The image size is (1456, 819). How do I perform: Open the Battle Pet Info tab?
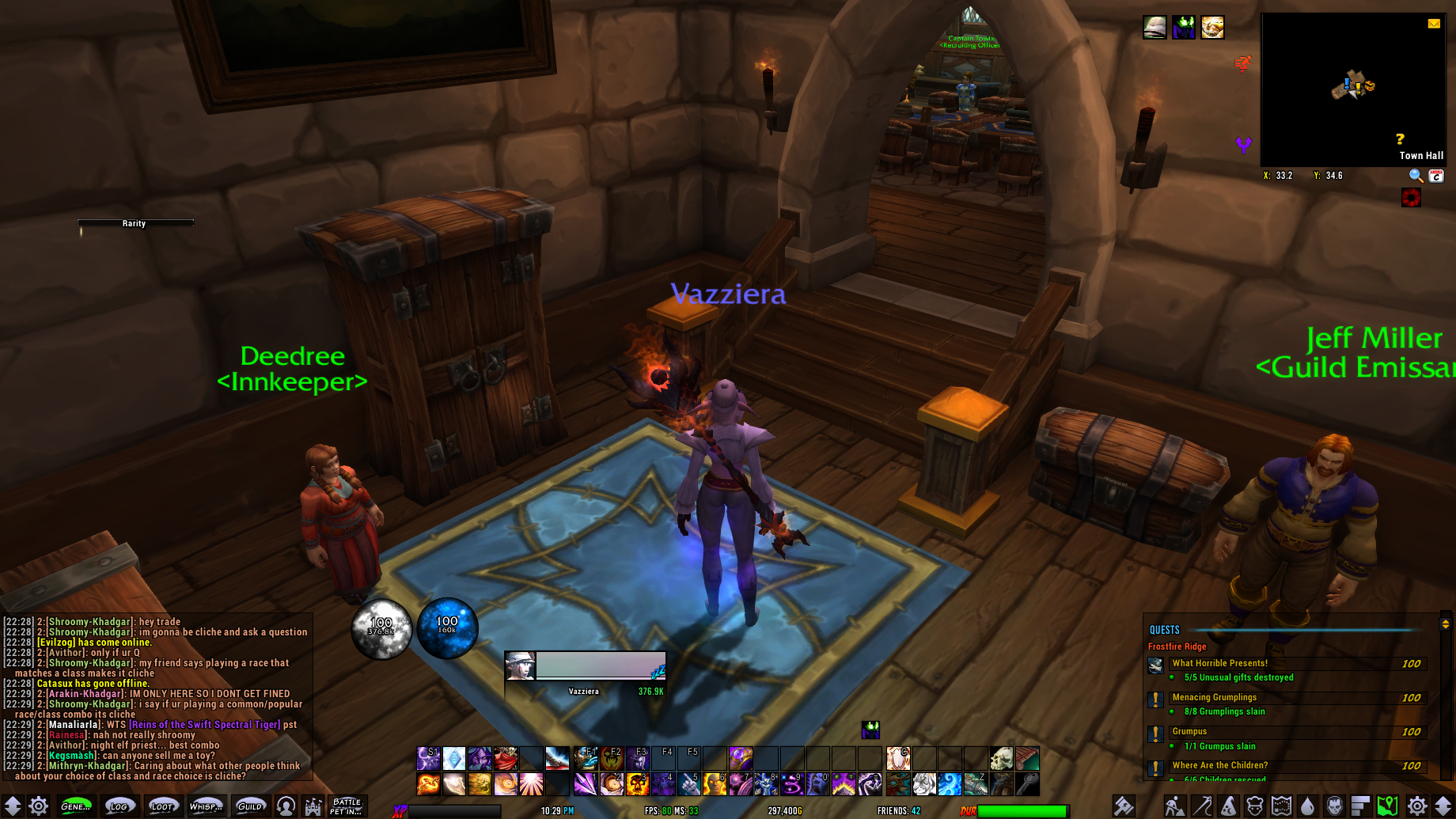(x=347, y=806)
